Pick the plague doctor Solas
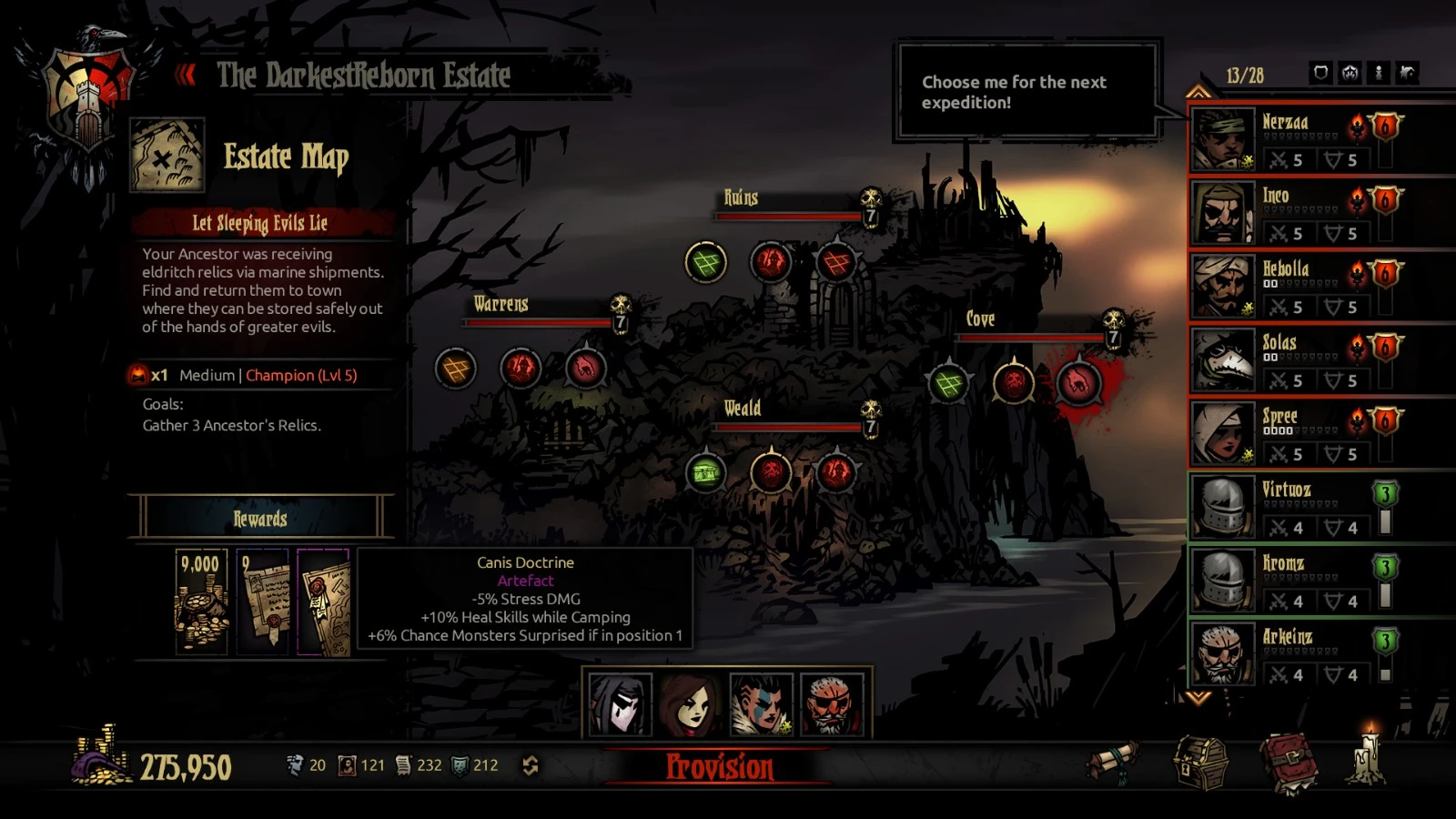The height and width of the screenshot is (819, 1456). point(1223,359)
